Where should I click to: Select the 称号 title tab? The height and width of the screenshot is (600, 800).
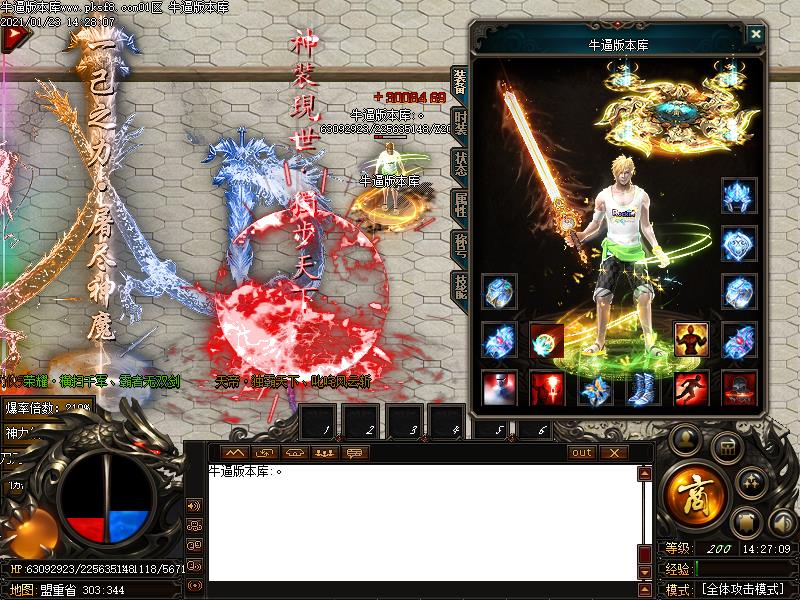coord(460,246)
